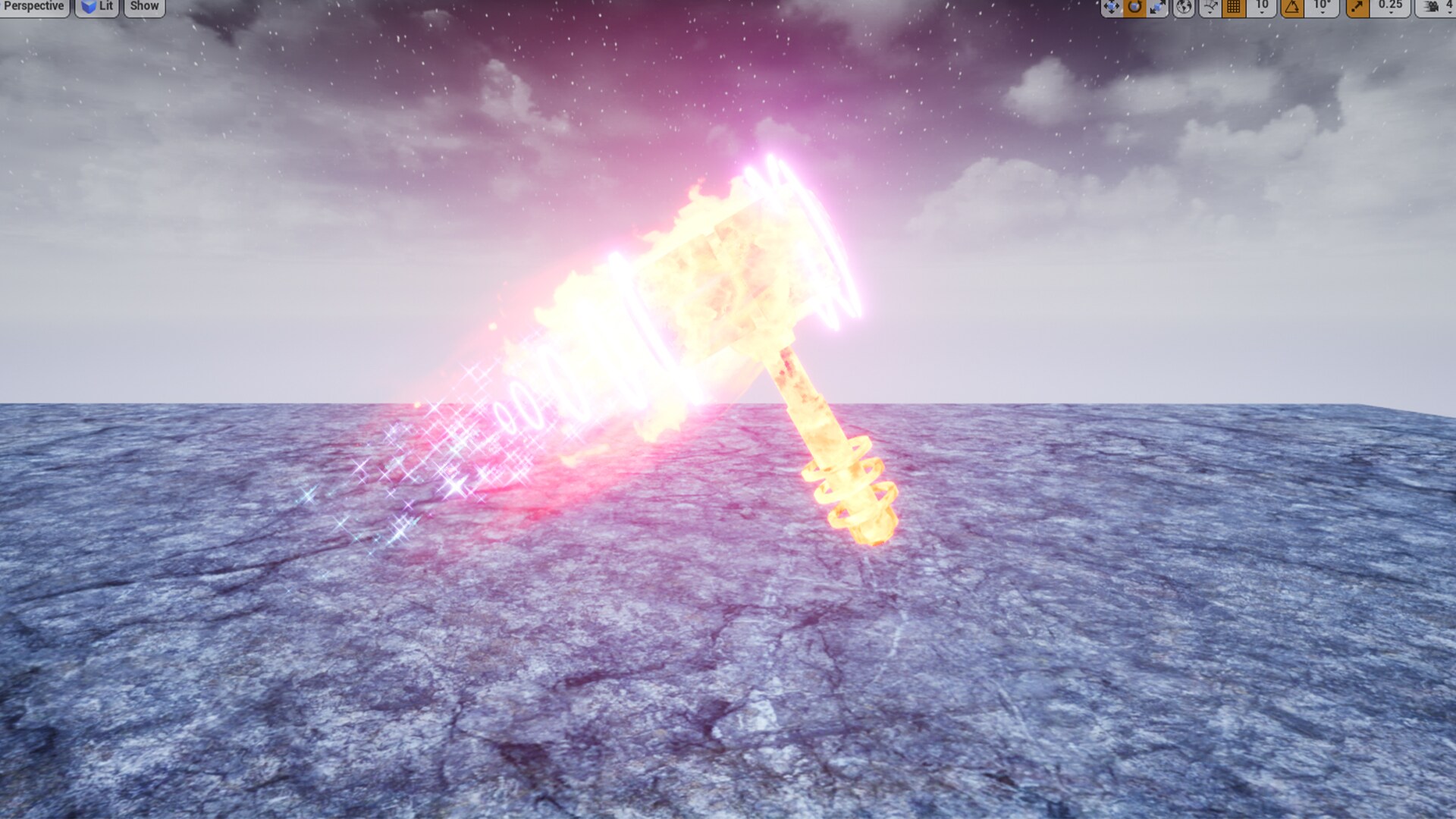Open the Show flags menu
The width and height of the screenshot is (1456, 819).
pos(143,6)
